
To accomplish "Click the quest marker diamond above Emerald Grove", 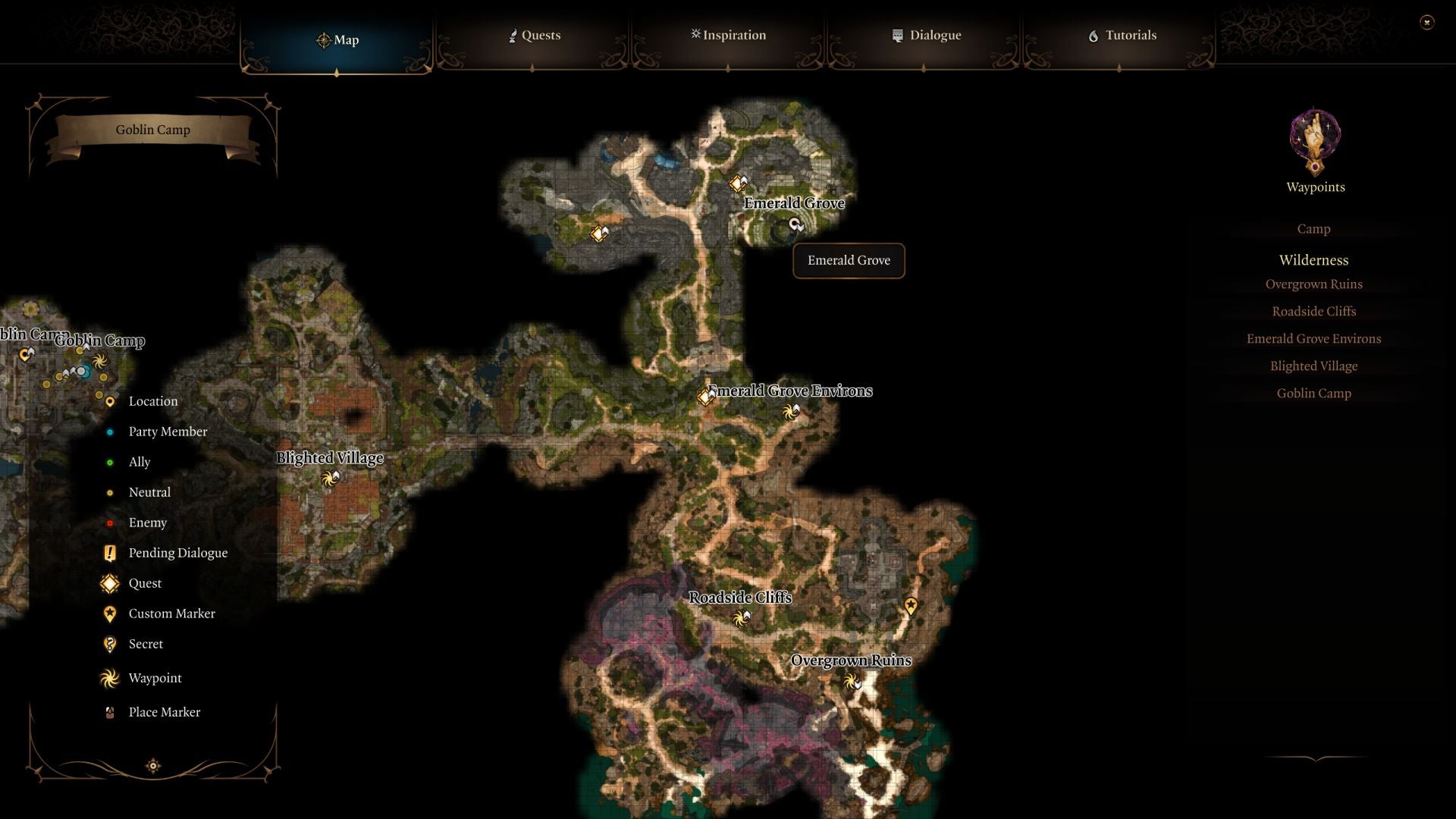I will pos(737,183).
